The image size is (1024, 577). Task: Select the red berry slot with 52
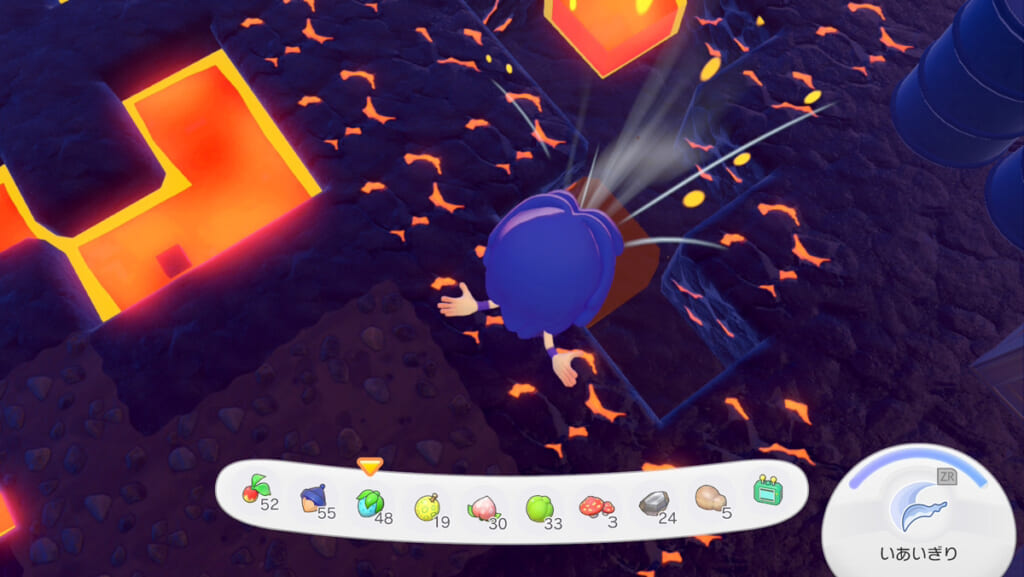tap(257, 491)
